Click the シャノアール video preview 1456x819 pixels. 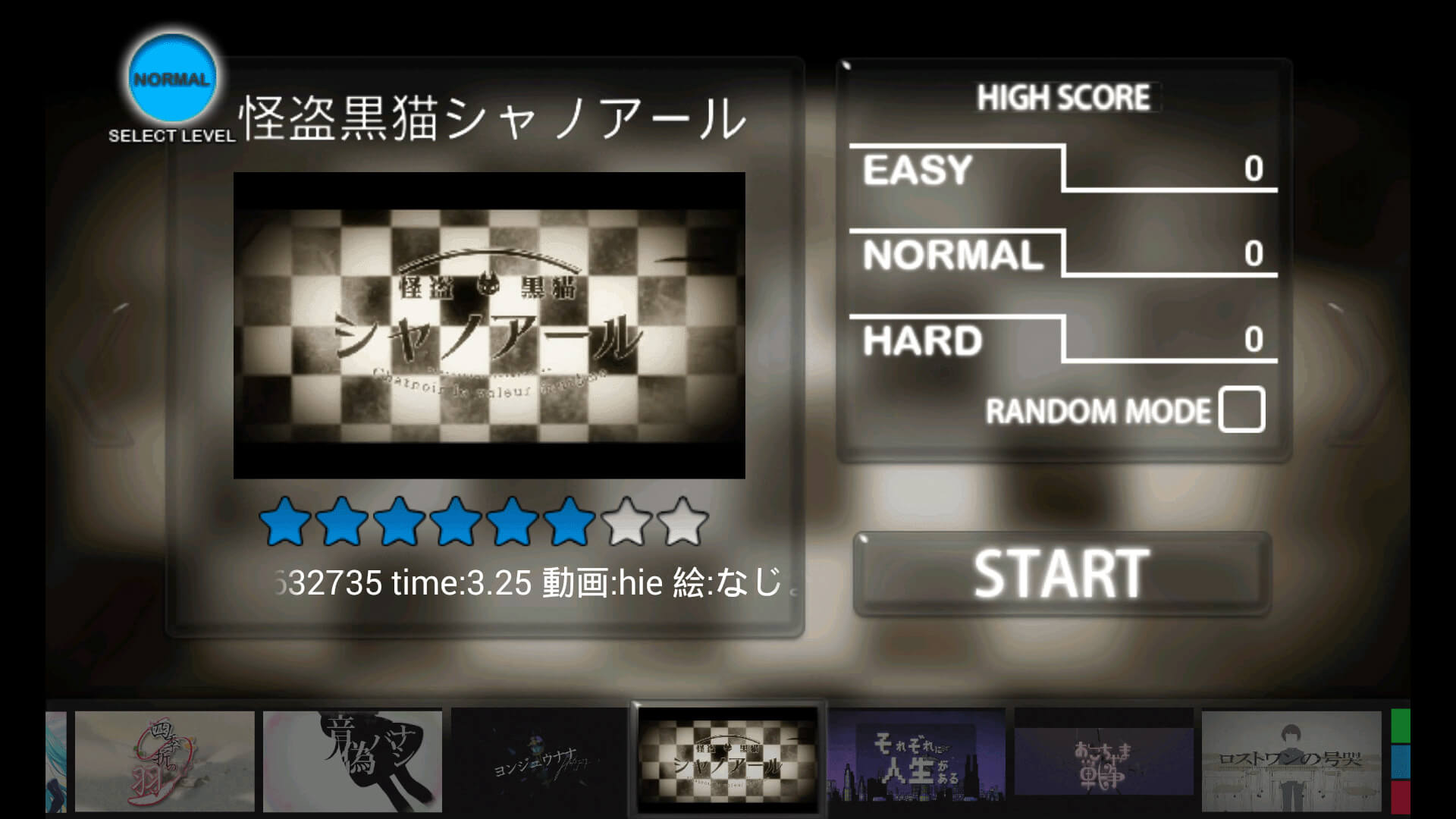[491, 326]
